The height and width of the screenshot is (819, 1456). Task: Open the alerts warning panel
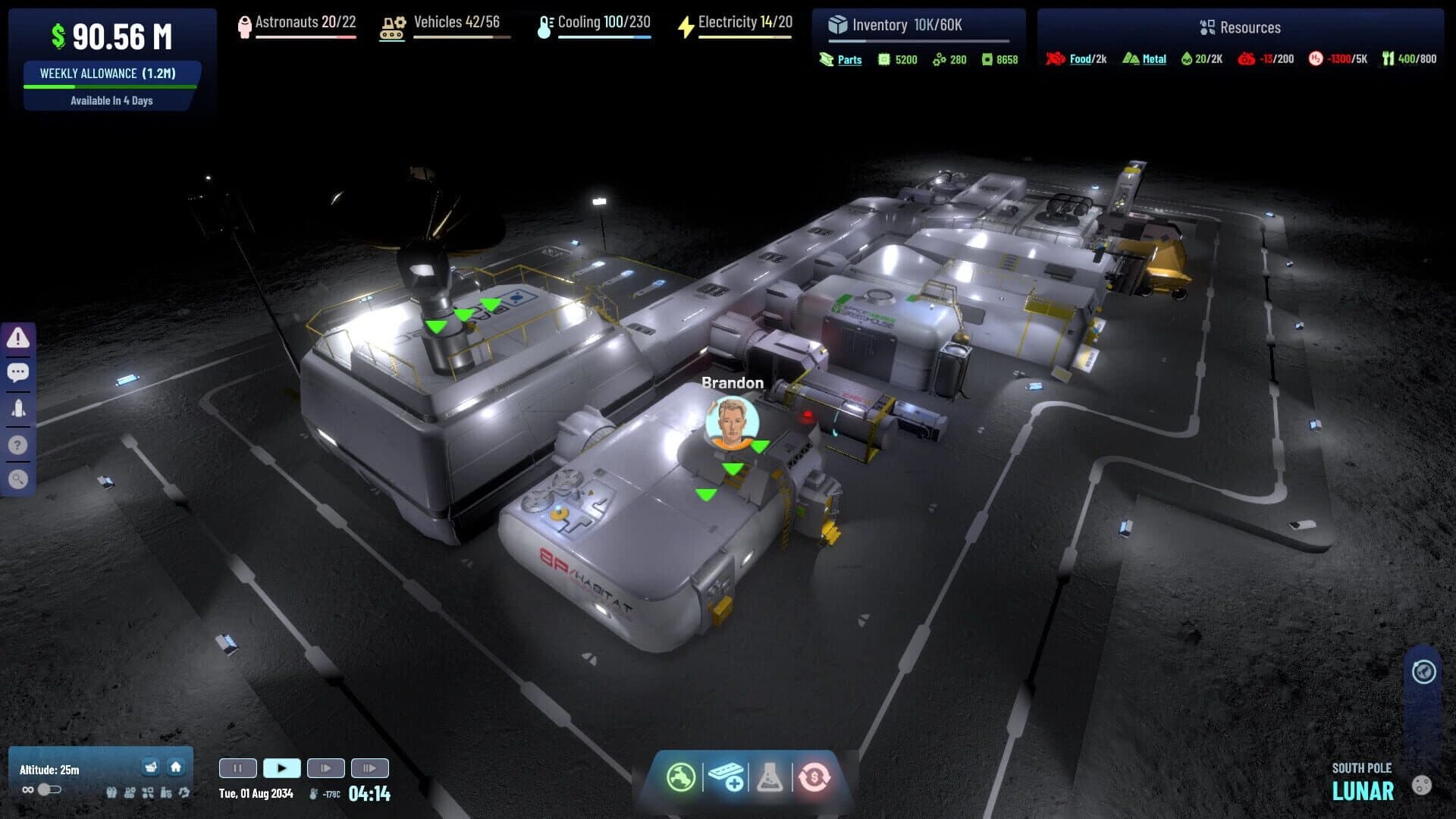19,338
